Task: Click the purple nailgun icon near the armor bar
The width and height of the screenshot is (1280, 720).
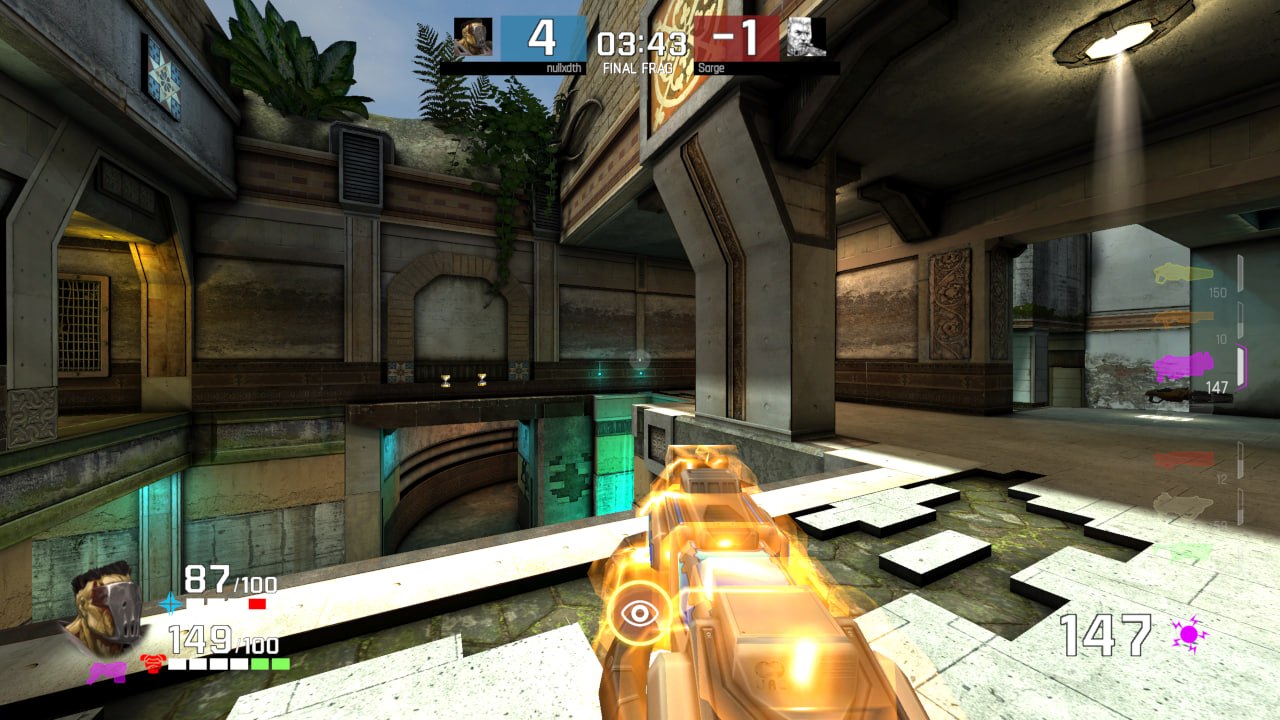Action: coord(107,672)
